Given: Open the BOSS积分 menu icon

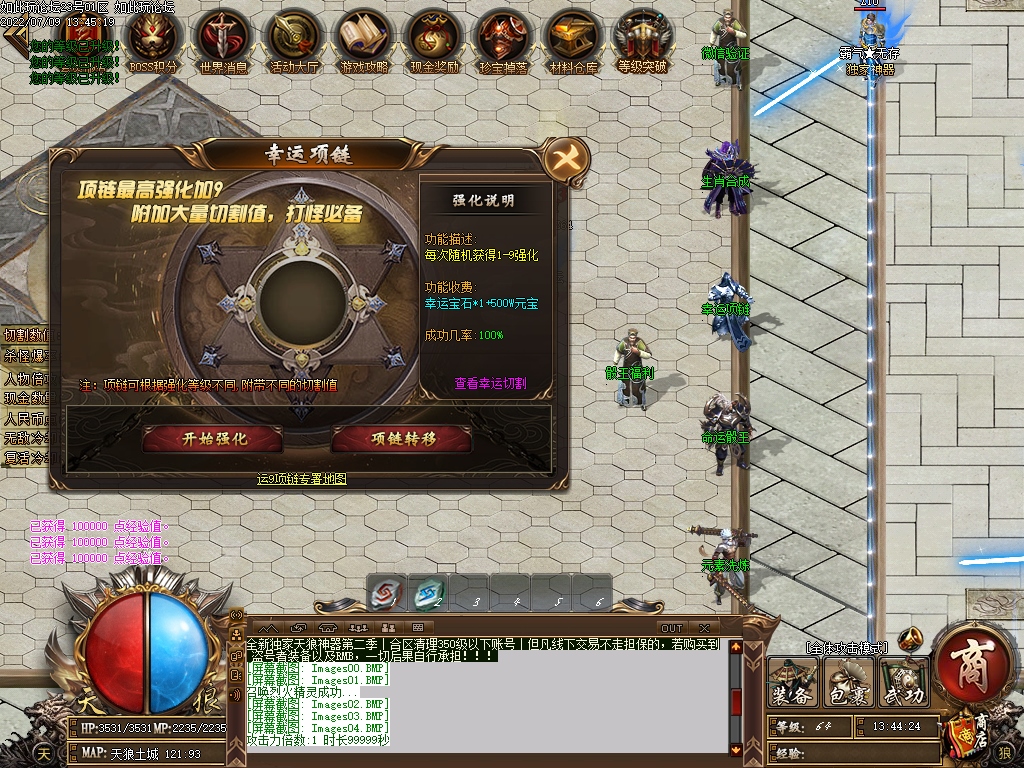Looking at the screenshot, I should tap(154, 38).
